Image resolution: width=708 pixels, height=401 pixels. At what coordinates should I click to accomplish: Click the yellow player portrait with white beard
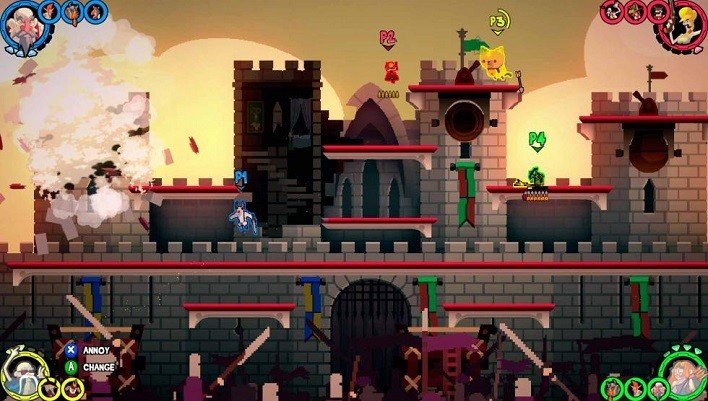point(22,374)
